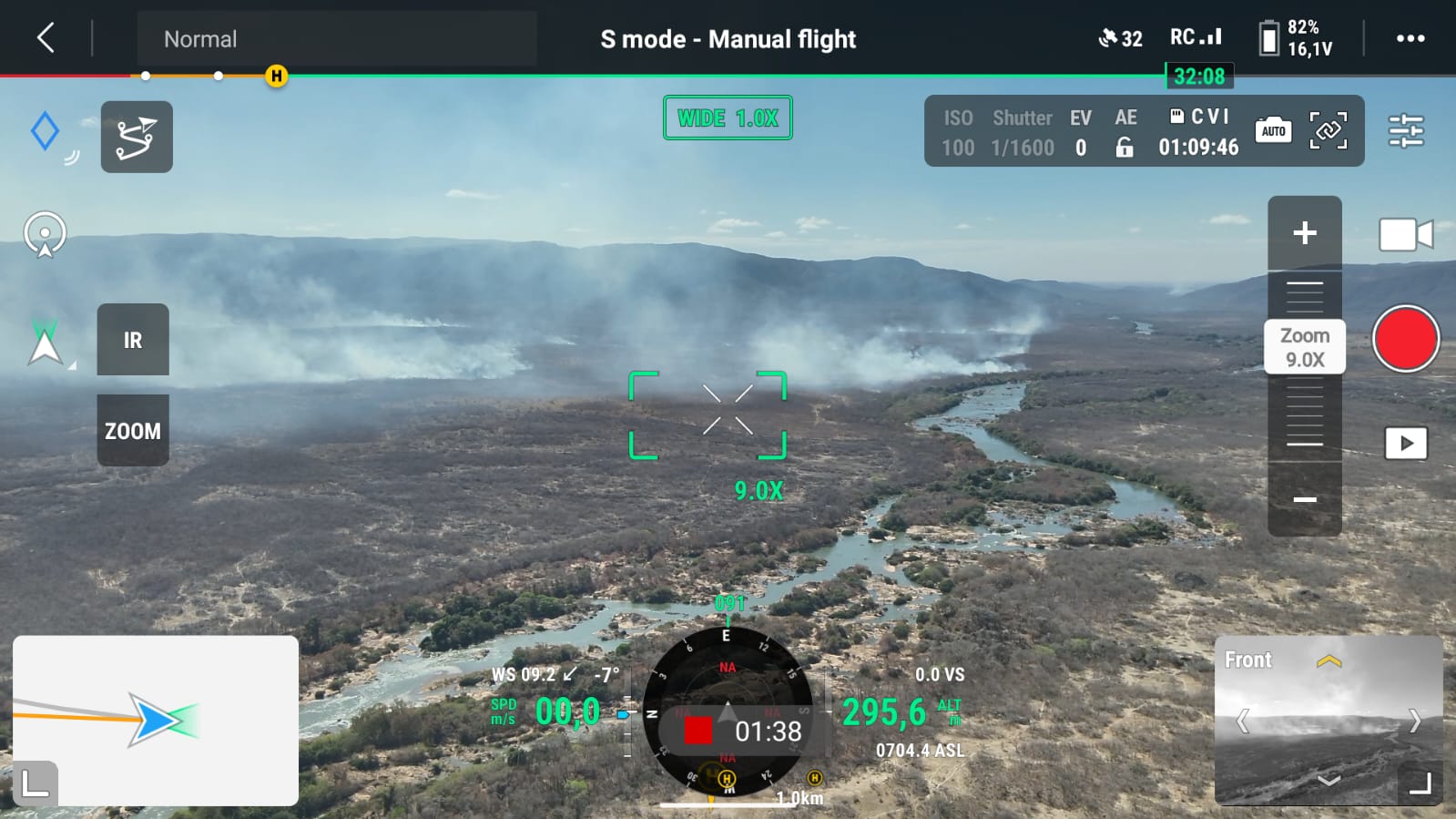
Task: Click the focus frame link icon
Action: 1328,131
